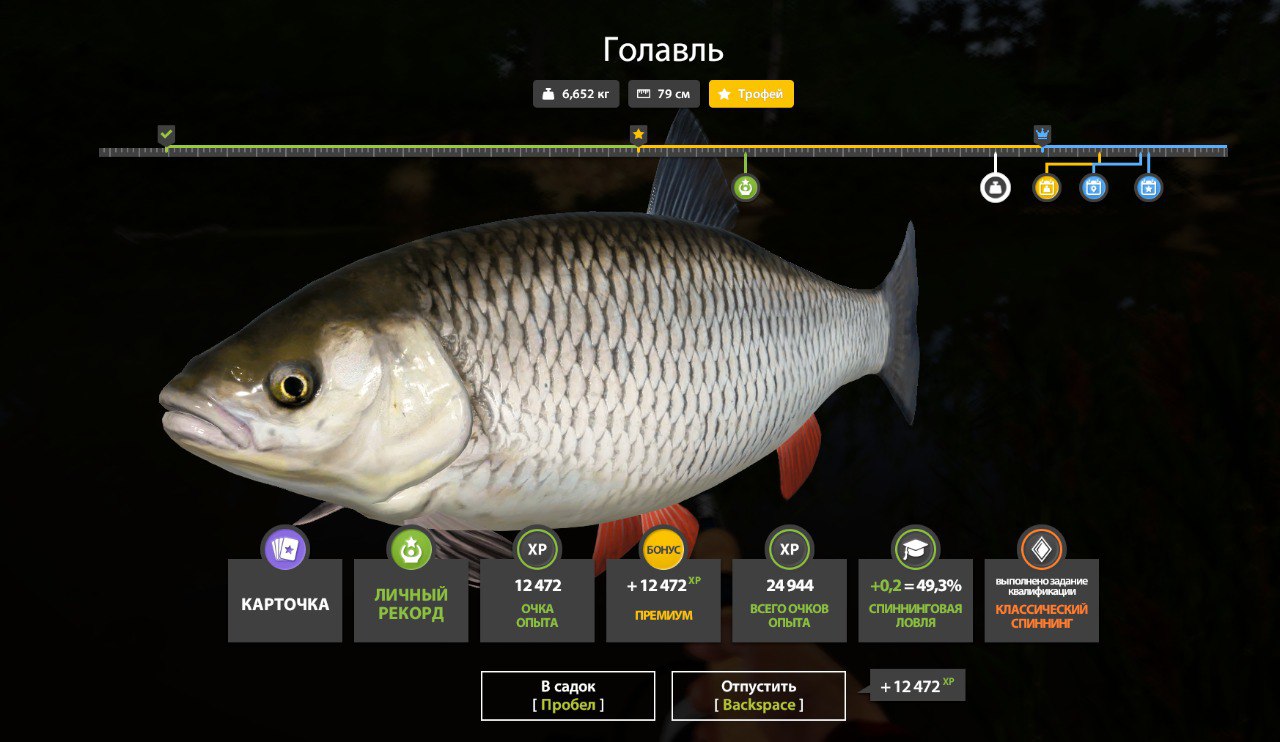
Task: Select the Личный рекорд tile
Action: [x=411, y=600]
